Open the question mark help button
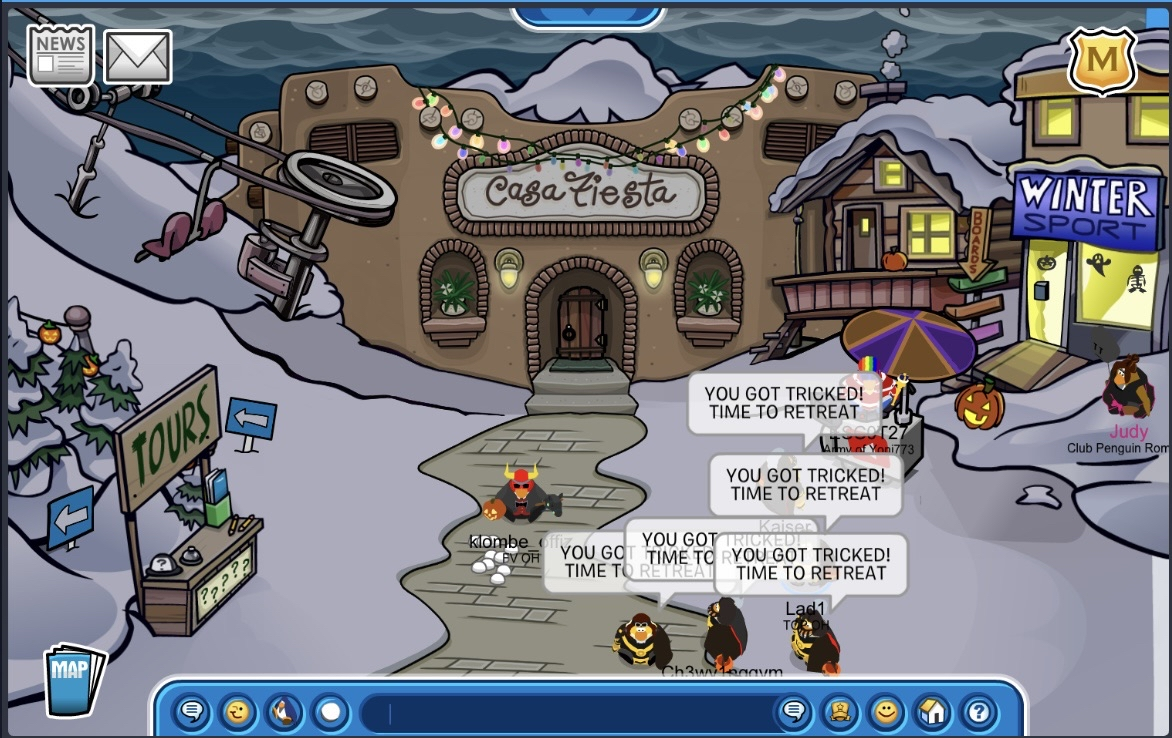The image size is (1172, 738). 979,713
